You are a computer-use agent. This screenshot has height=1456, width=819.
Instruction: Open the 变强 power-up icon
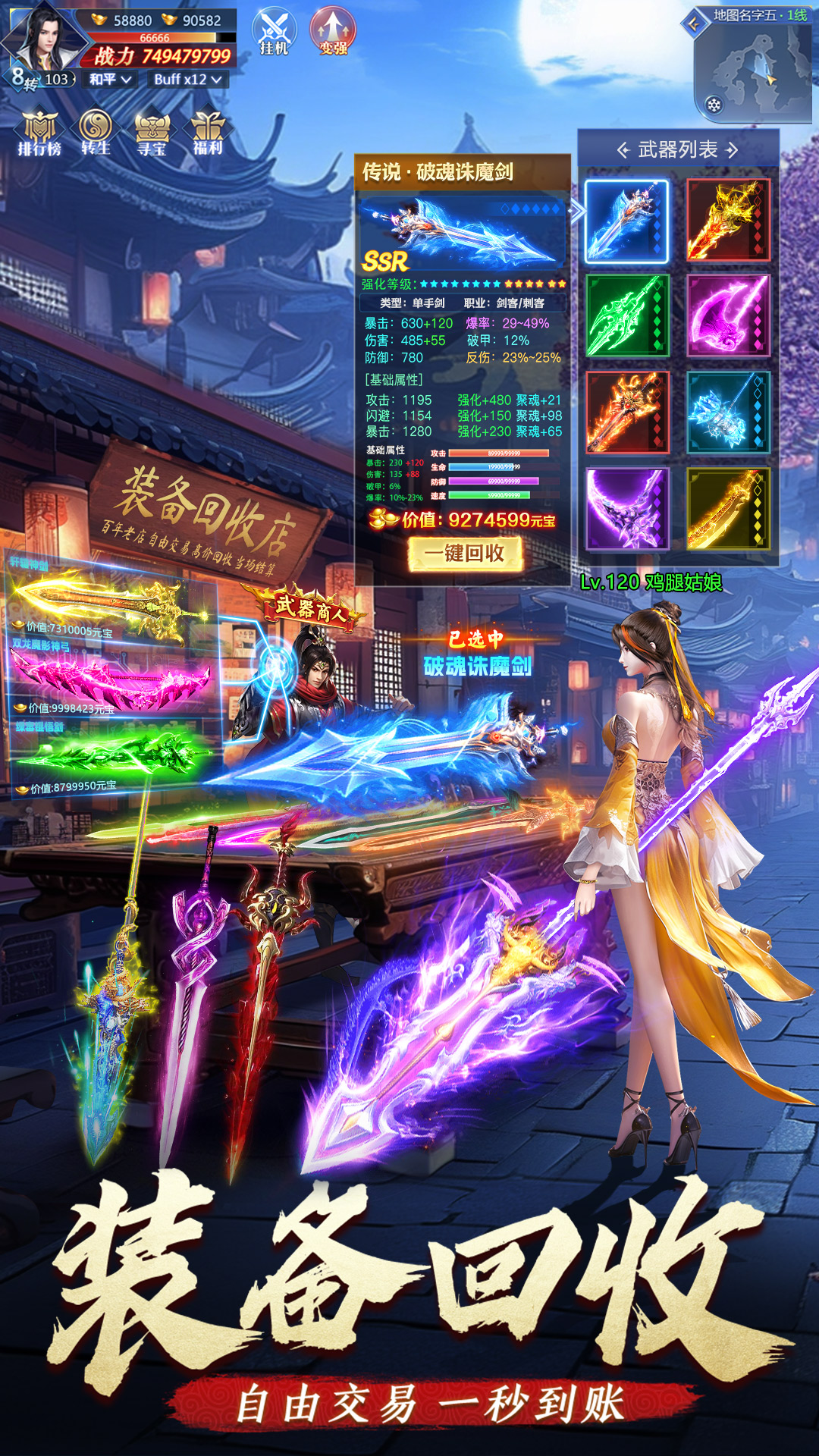point(333,33)
